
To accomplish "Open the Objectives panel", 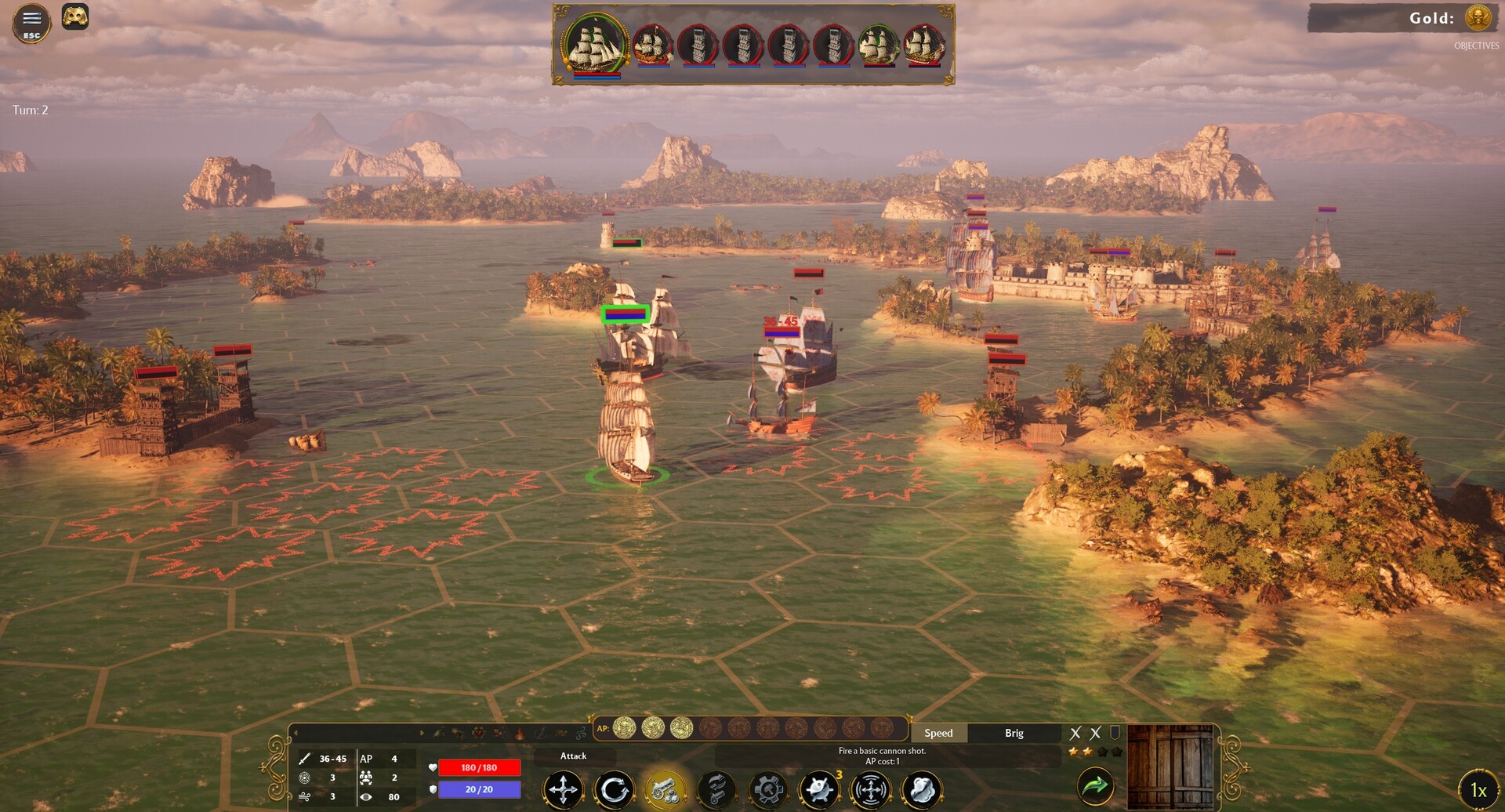I will [1476, 46].
